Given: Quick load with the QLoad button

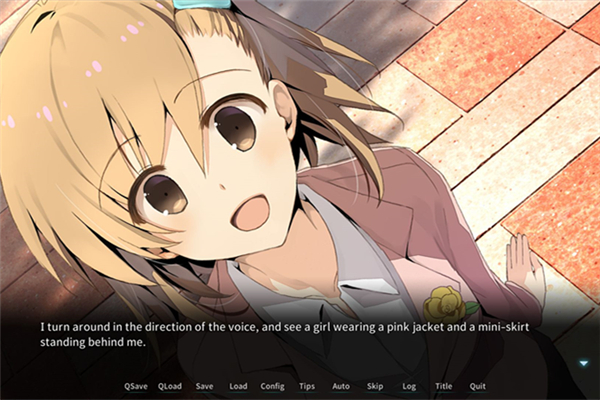Looking at the screenshot, I should coord(170,386).
